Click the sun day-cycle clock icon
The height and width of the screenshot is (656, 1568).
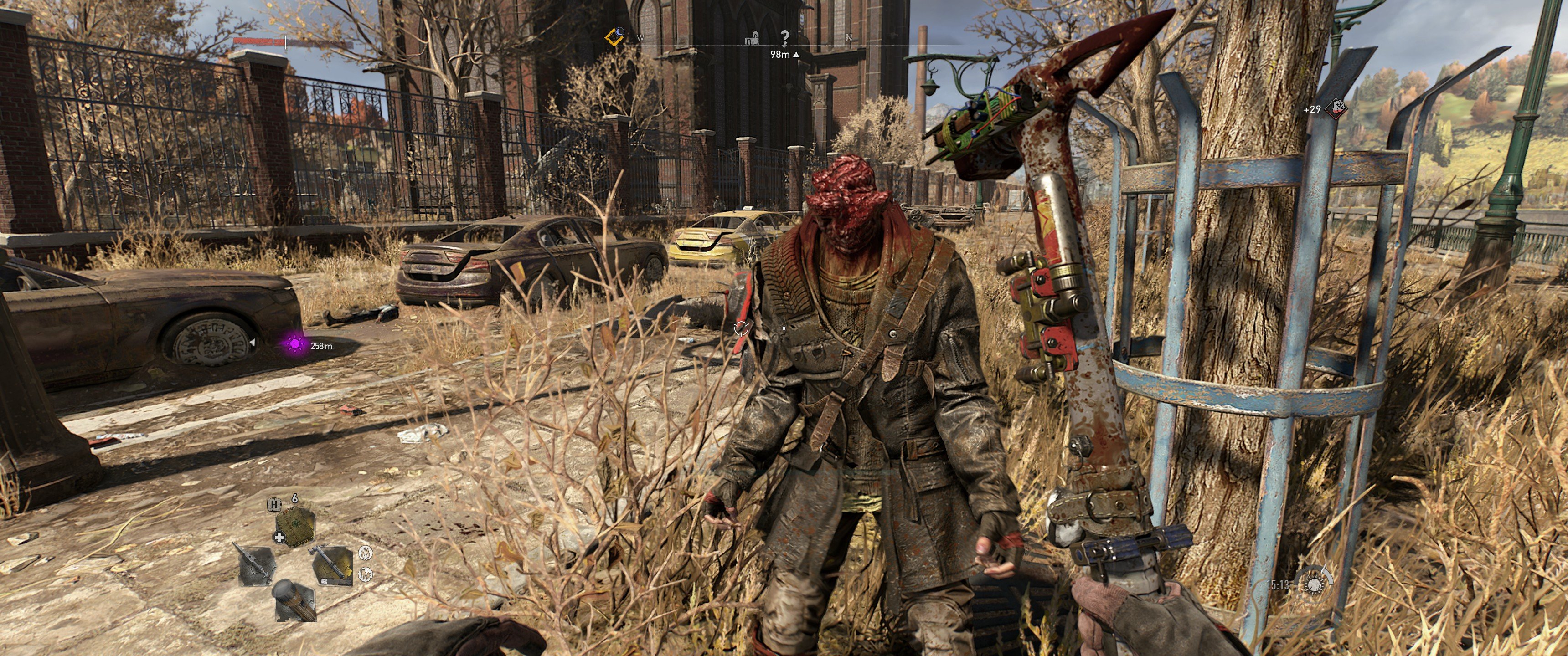coord(1314,585)
